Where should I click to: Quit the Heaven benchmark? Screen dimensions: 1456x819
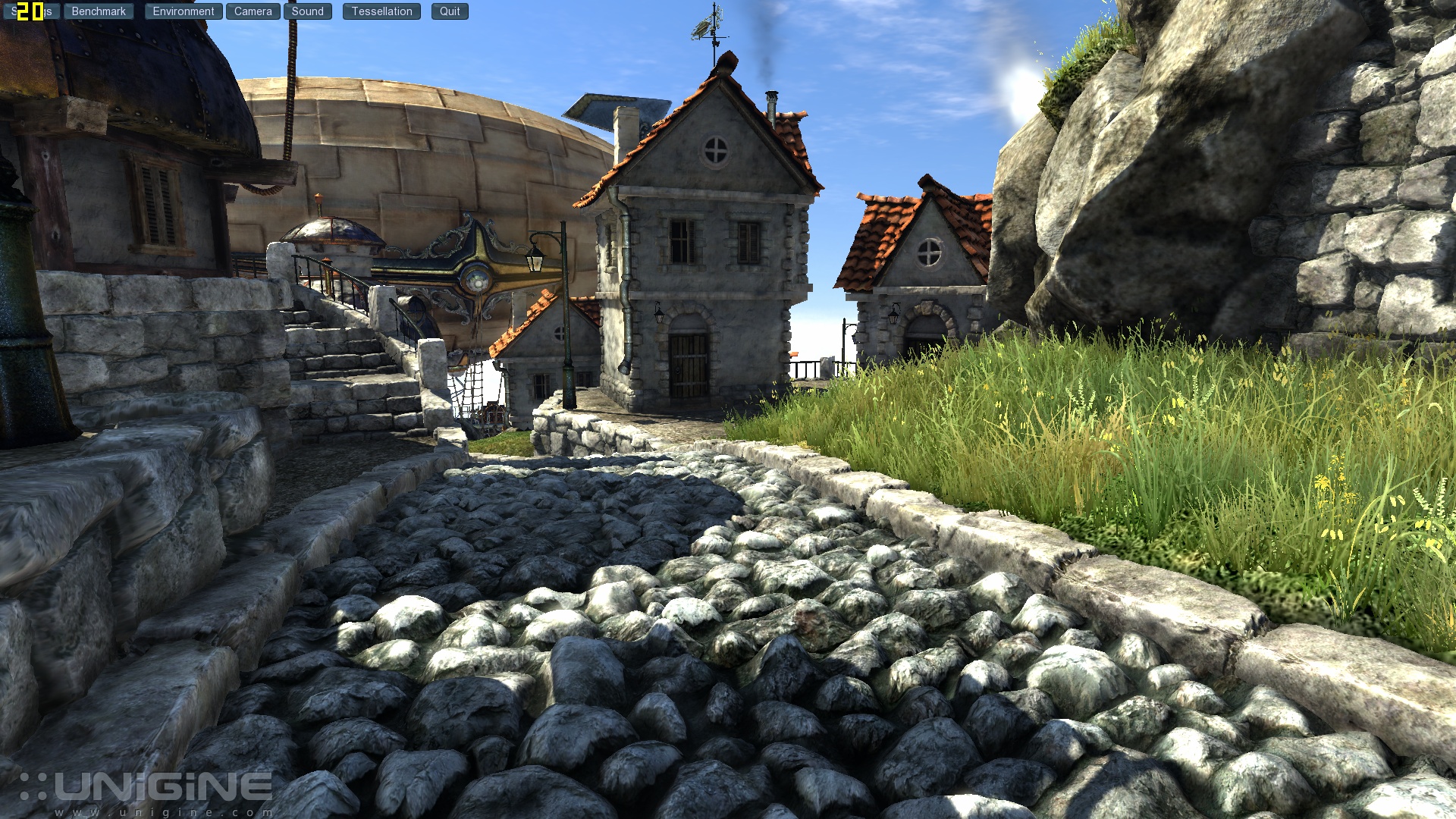[x=450, y=11]
